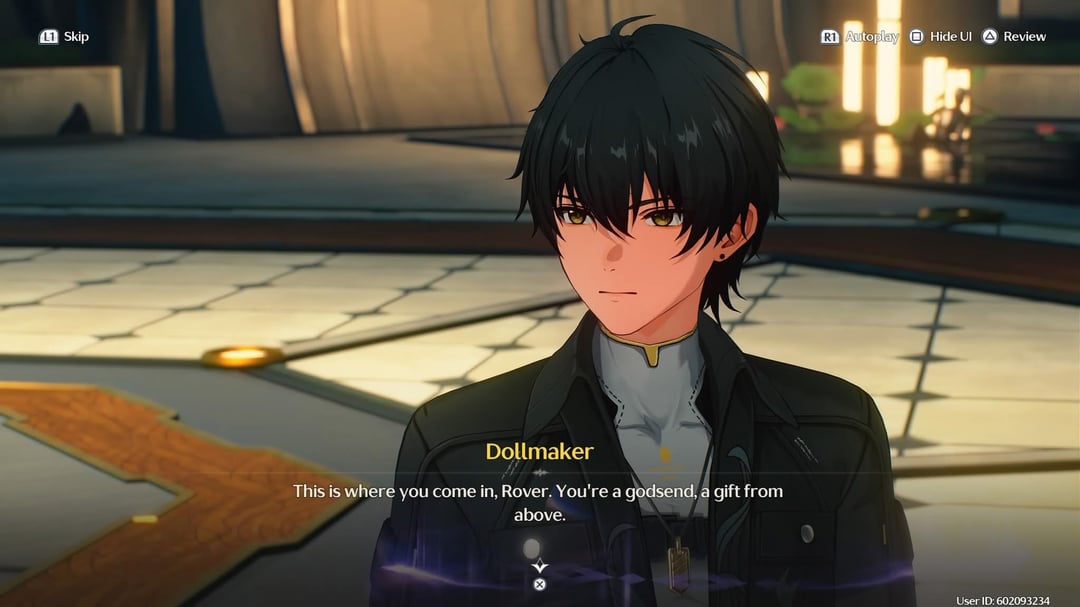Screen dimensions: 1080x607
Task: Toggle Autoplay for the dialogue
Action: (x=859, y=37)
